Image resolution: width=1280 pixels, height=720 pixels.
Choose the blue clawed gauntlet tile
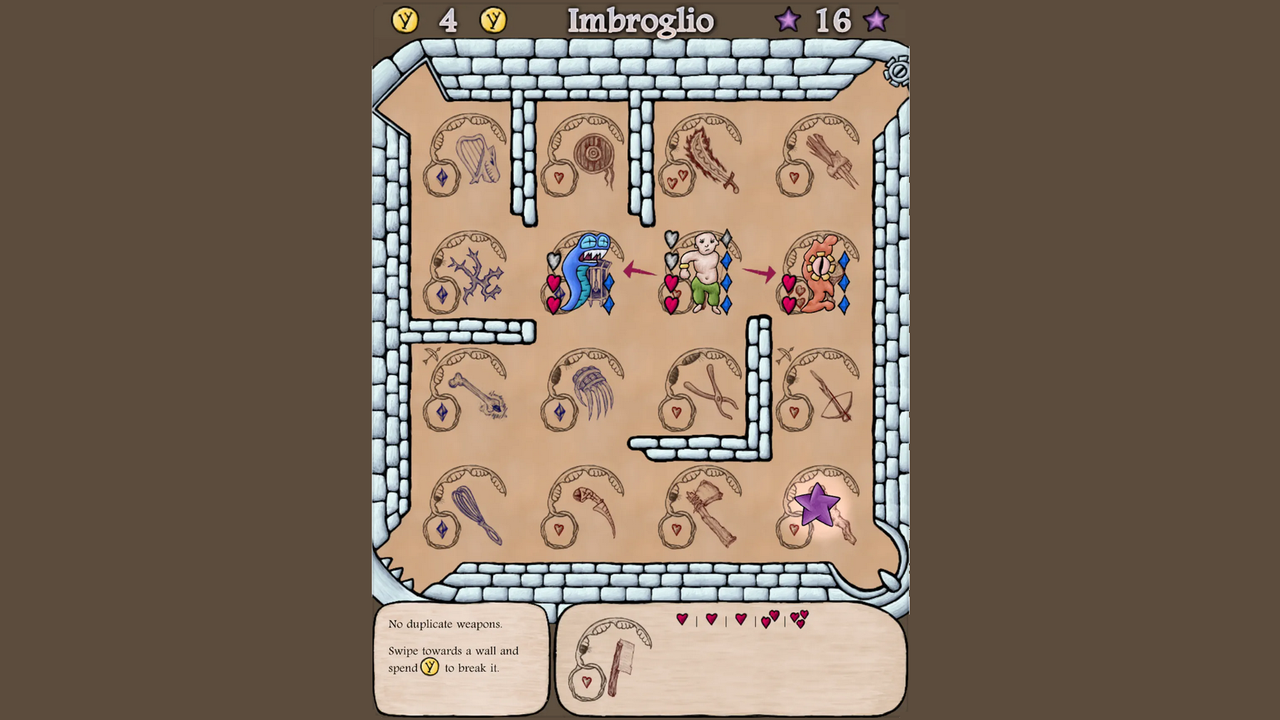(585, 390)
